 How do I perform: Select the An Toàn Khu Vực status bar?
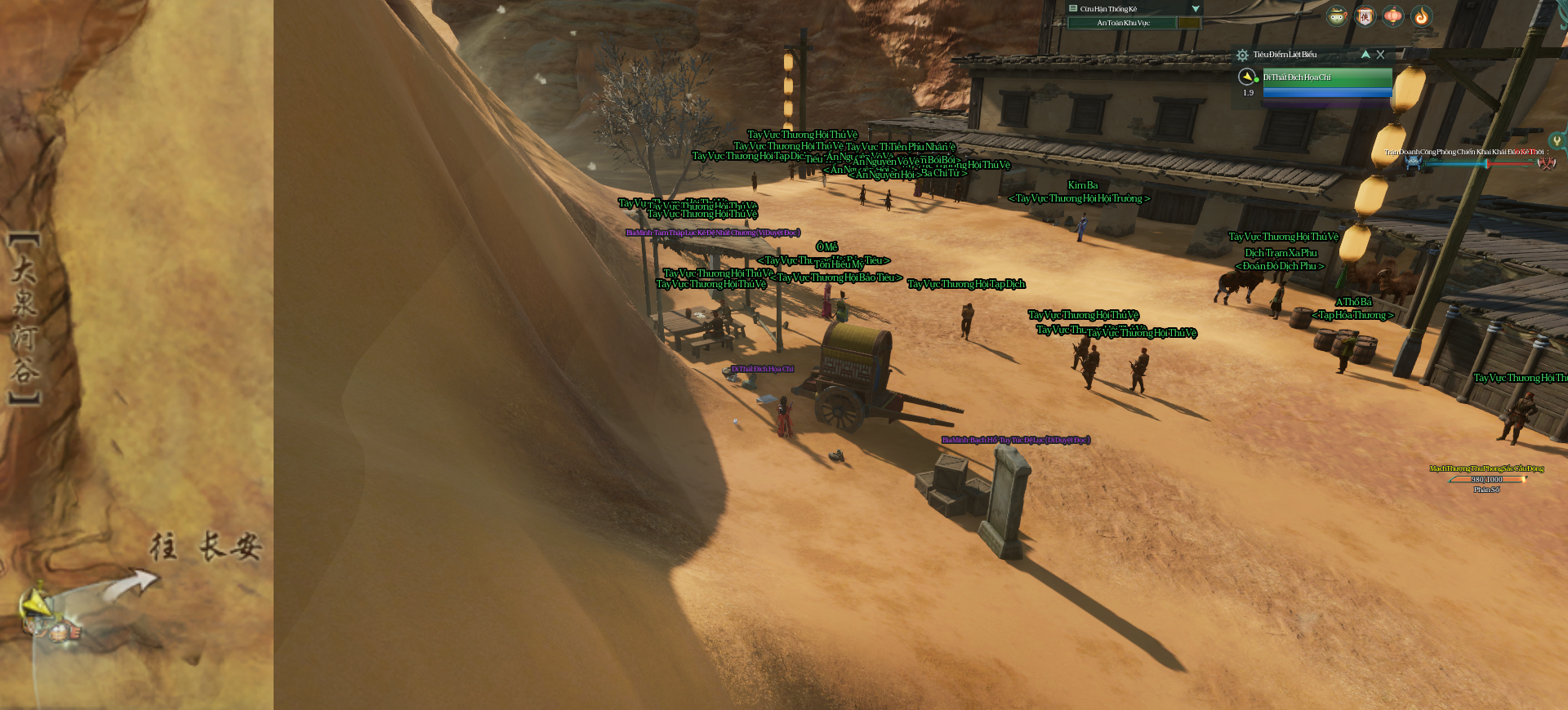1122,23
